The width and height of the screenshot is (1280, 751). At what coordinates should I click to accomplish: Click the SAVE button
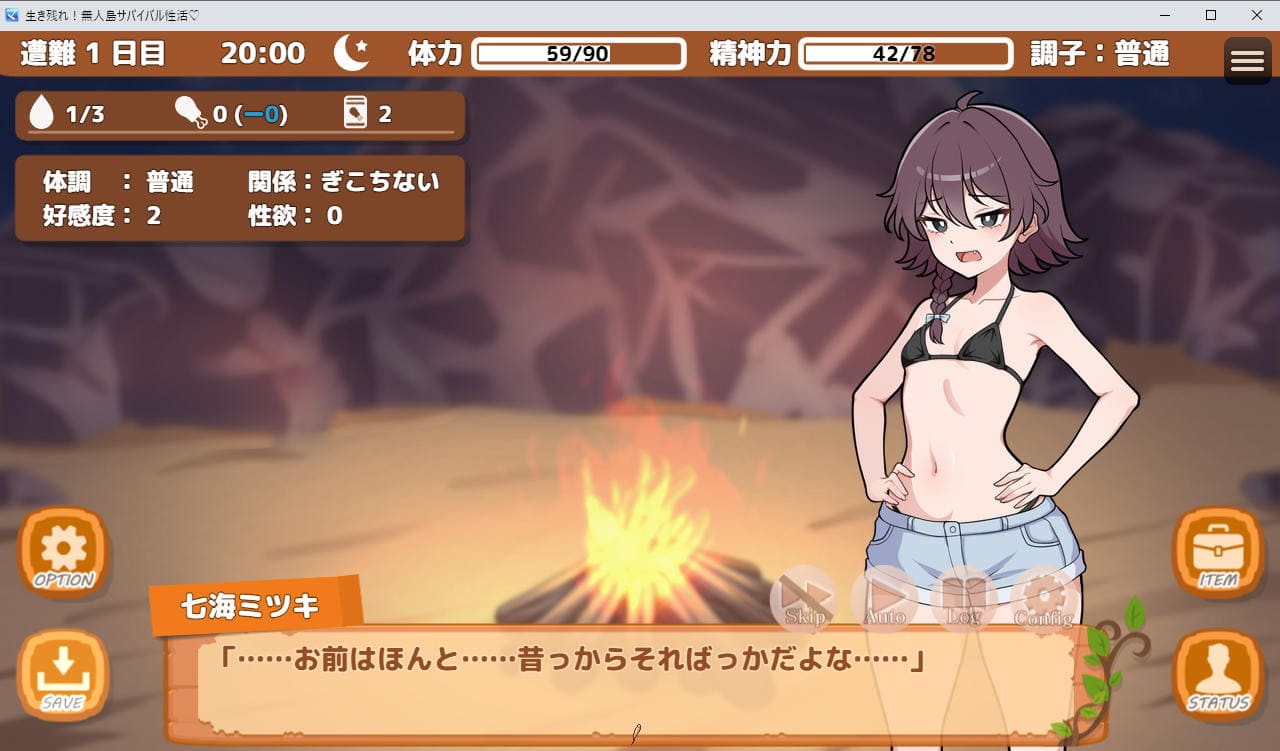[x=63, y=675]
